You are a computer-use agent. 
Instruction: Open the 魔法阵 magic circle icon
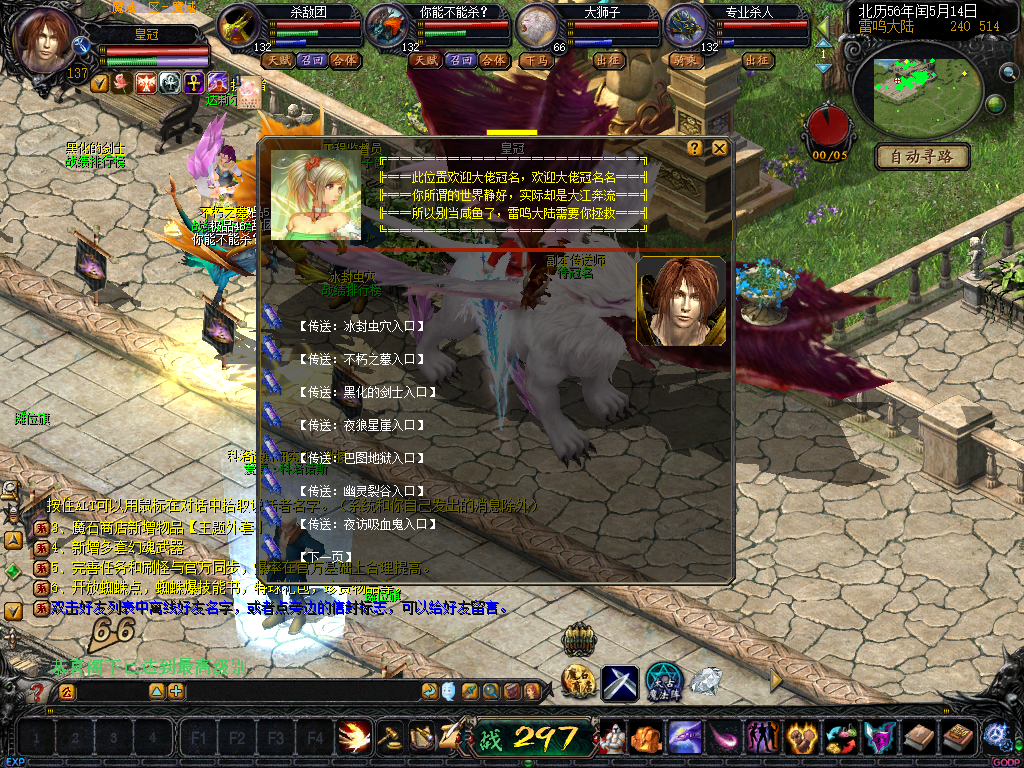(x=664, y=682)
